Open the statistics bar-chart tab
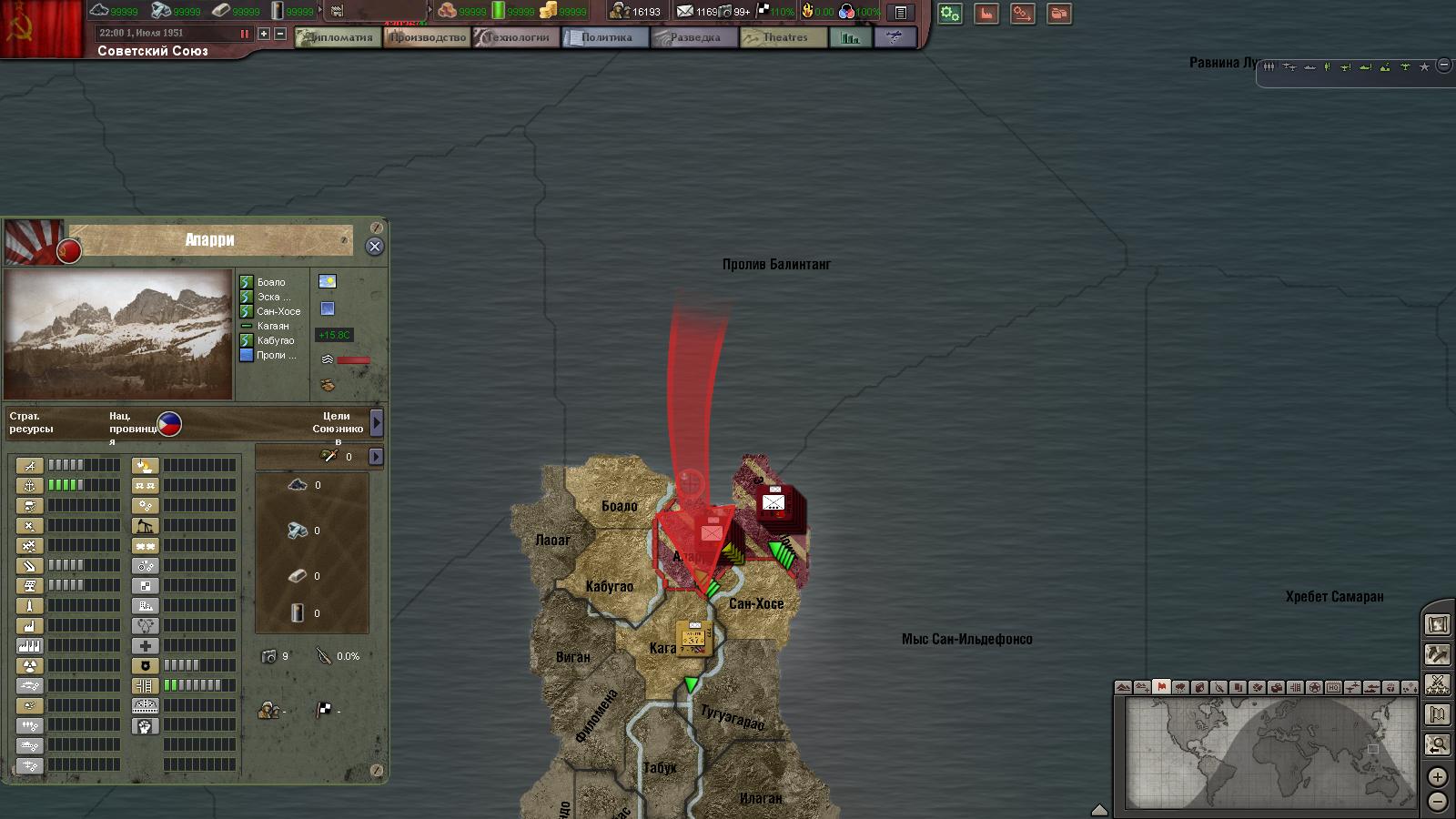Image resolution: width=1456 pixels, height=819 pixels. click(850, 37)
